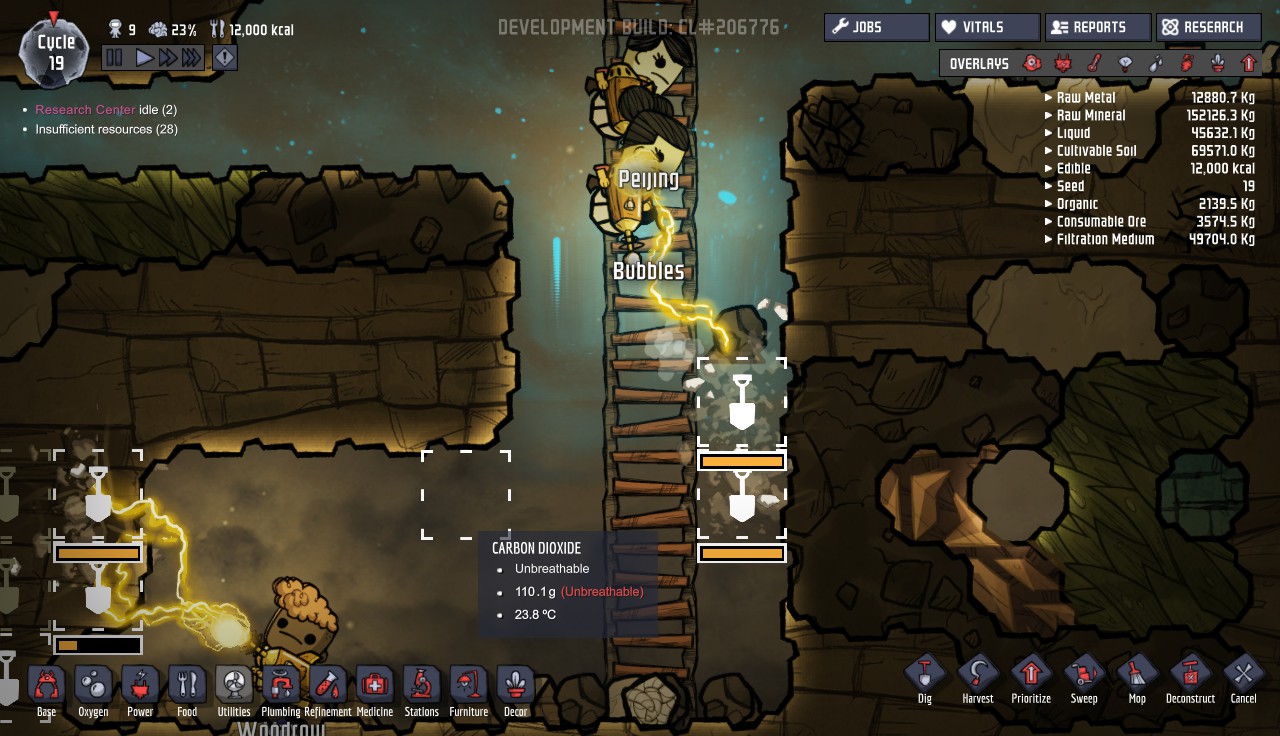Set the game to triple speed
Screen dimensions: 1280x736
(x=191, y=58)
